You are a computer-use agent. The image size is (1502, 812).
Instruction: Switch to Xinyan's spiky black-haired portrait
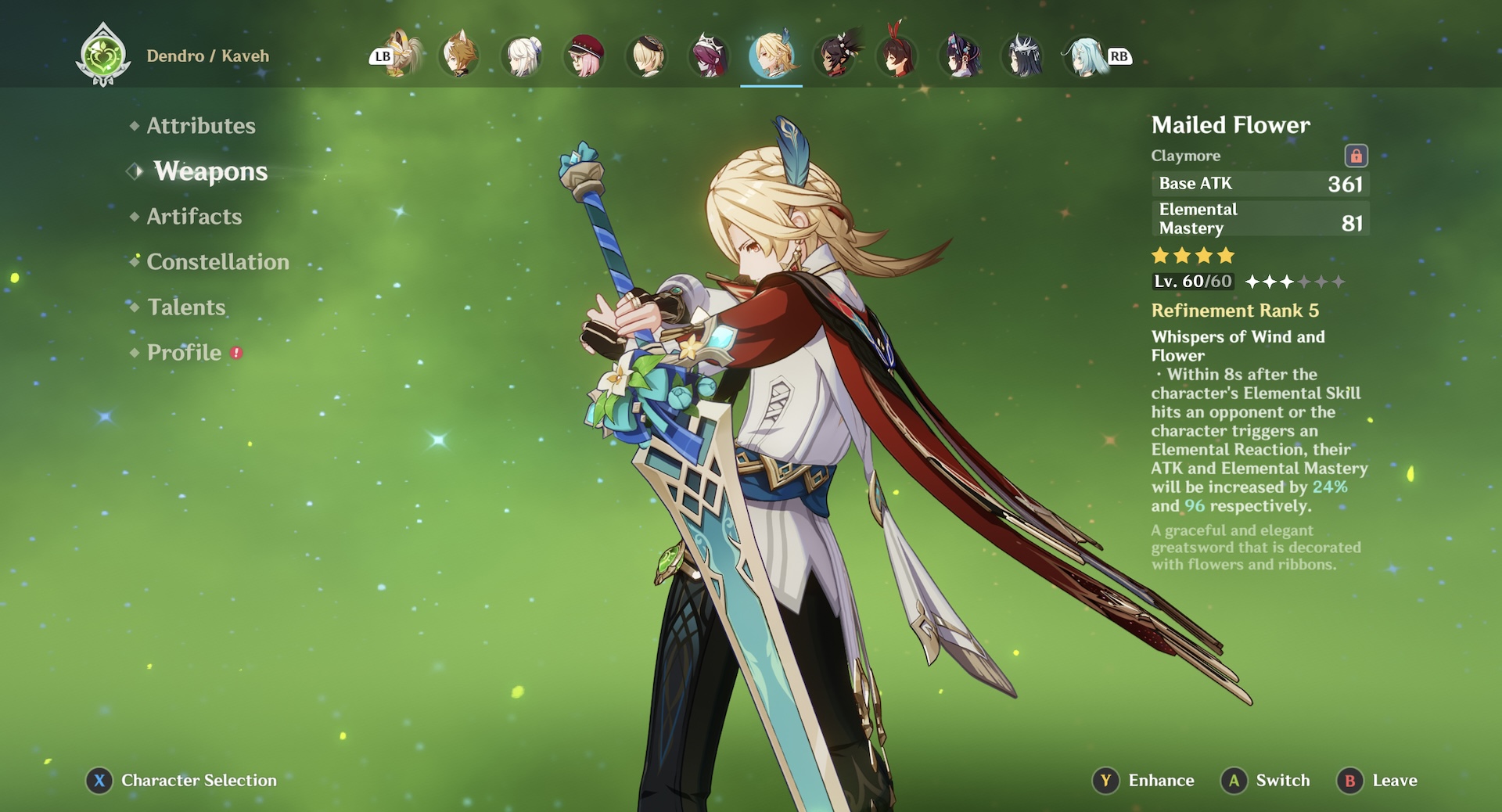point(835,56)
